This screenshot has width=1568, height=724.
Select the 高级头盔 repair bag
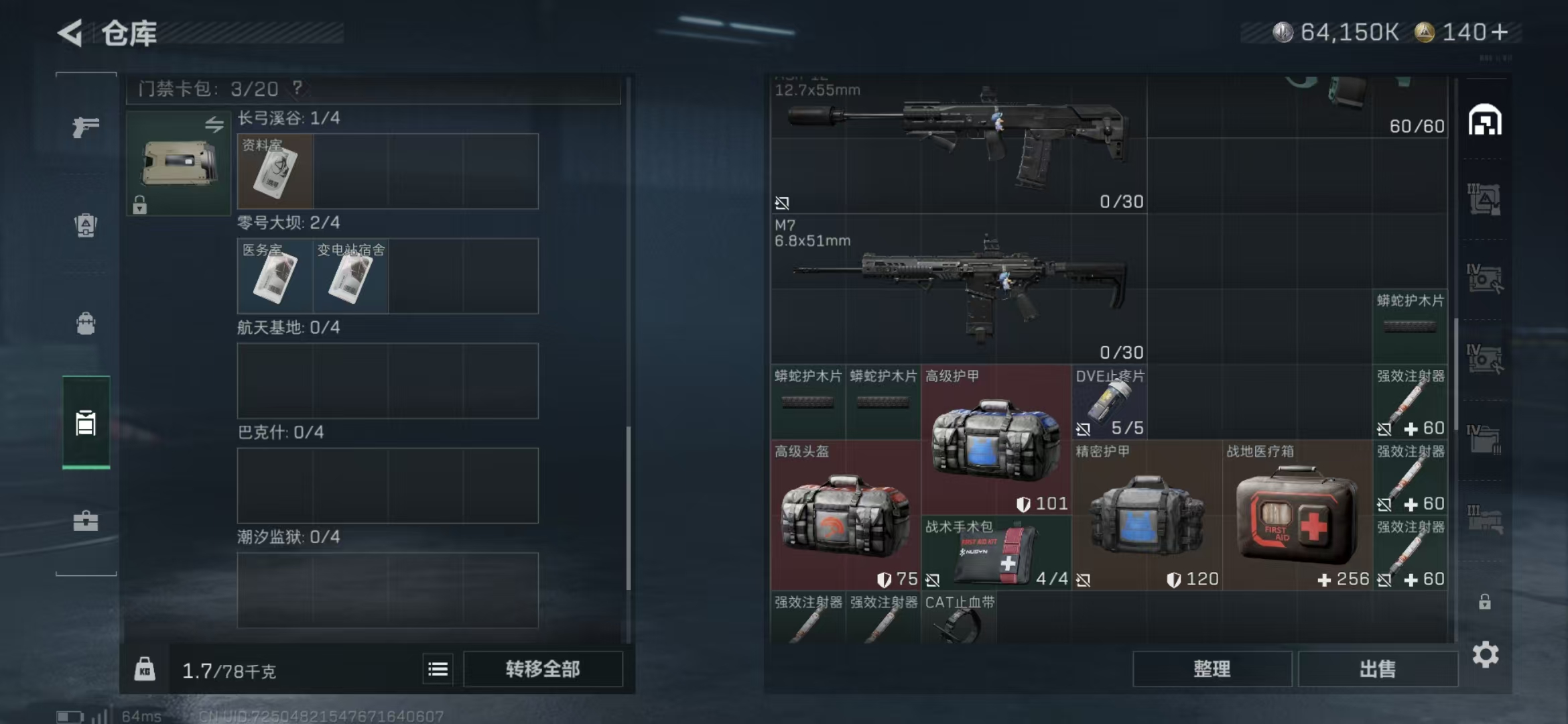click(x=846, y=515)
